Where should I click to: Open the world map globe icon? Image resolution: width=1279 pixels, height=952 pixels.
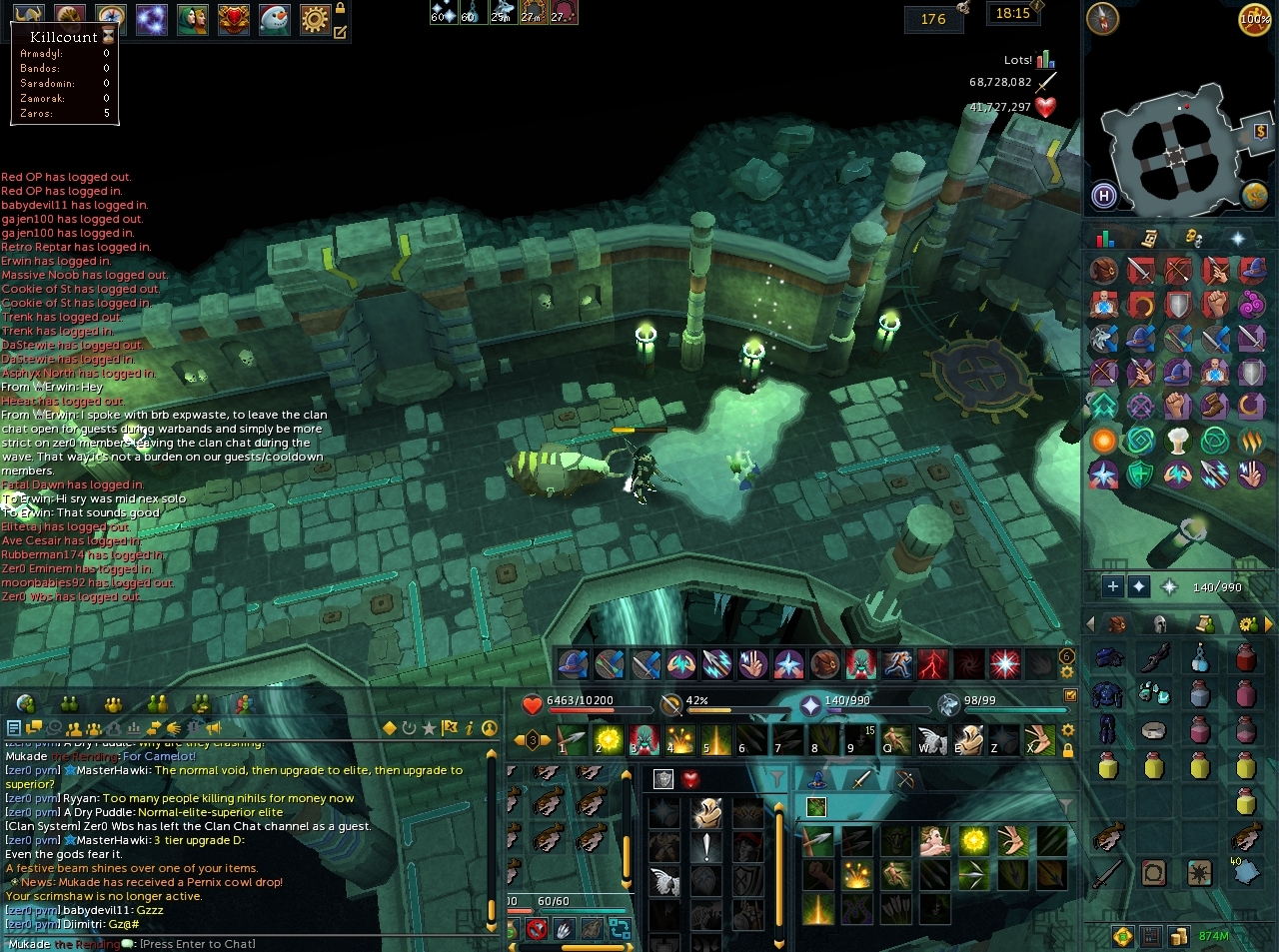(1255, 195)
